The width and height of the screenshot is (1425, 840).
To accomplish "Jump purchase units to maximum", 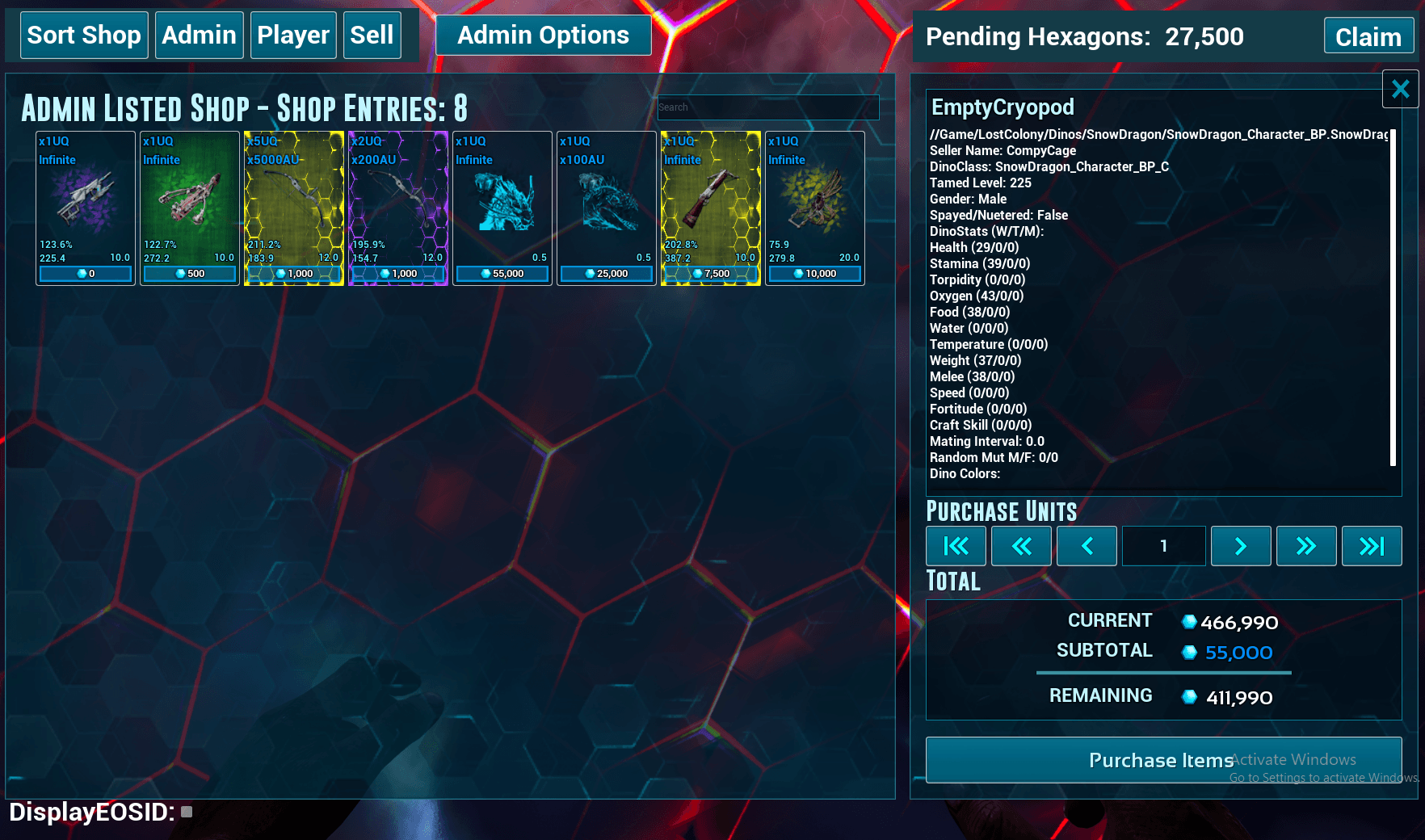I will (1371, 547).
